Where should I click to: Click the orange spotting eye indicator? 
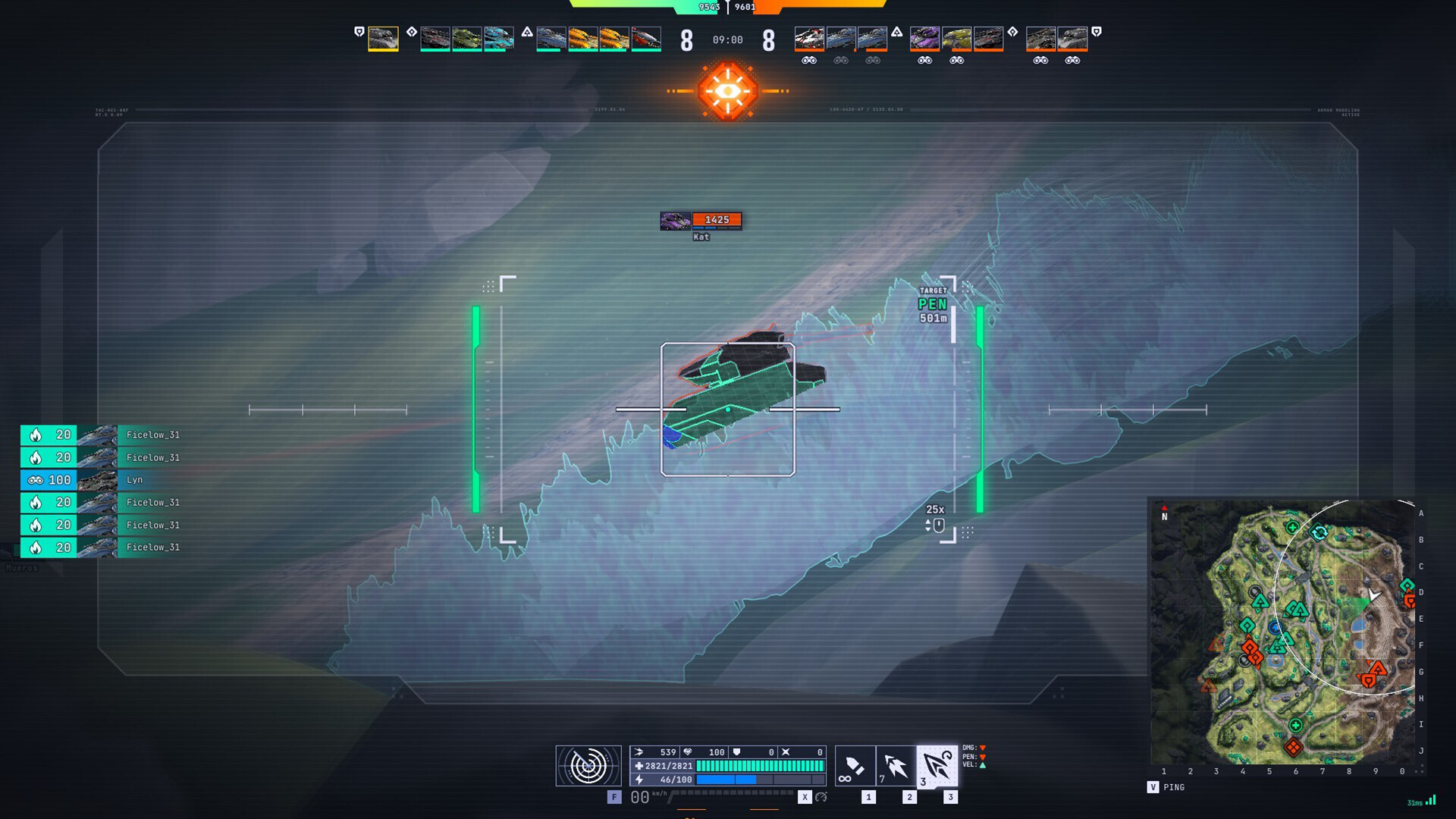tap(728, 89)
